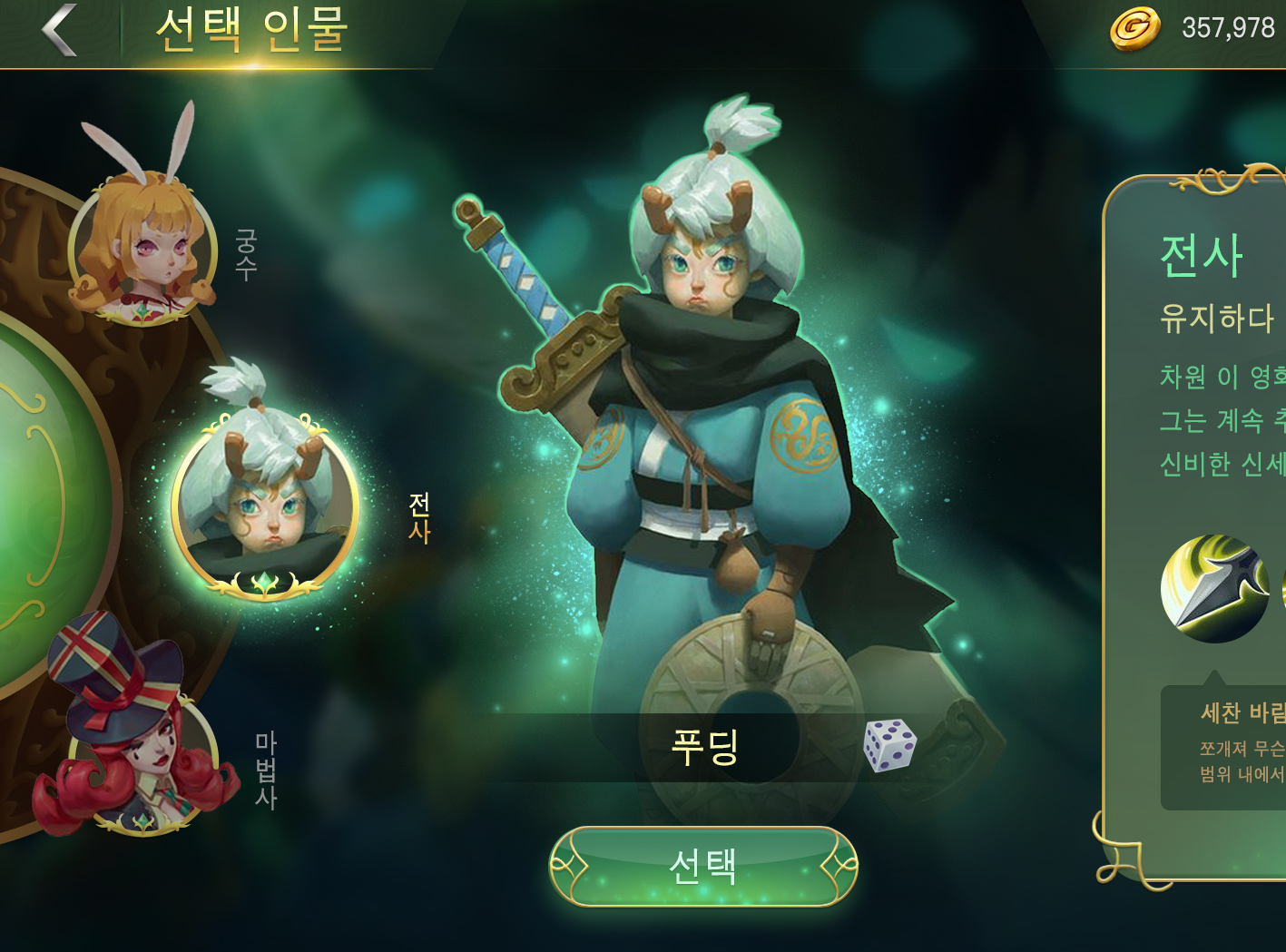
Task: Select the 궁수 archer portrait
Action: 145,245
